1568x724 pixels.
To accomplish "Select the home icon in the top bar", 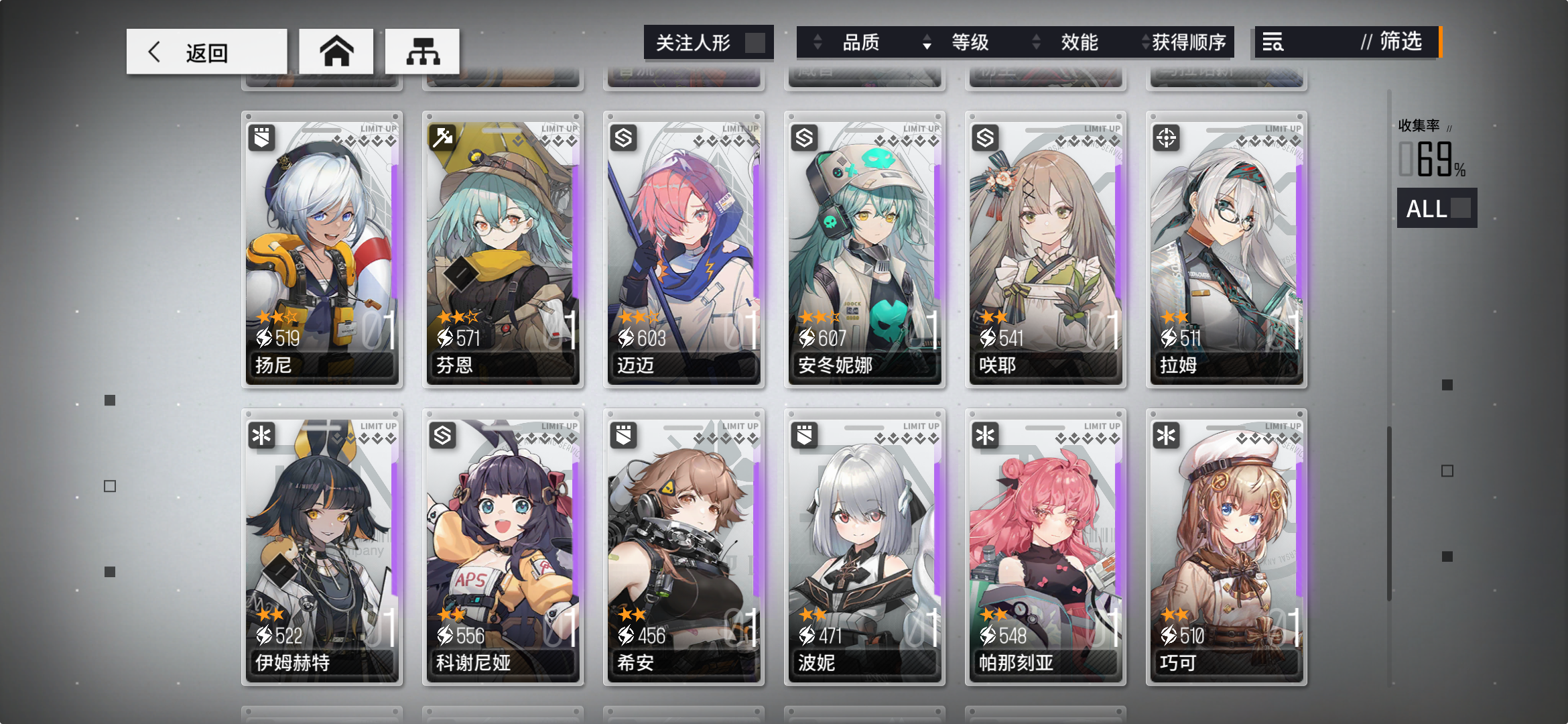I will tap(337, 50).
